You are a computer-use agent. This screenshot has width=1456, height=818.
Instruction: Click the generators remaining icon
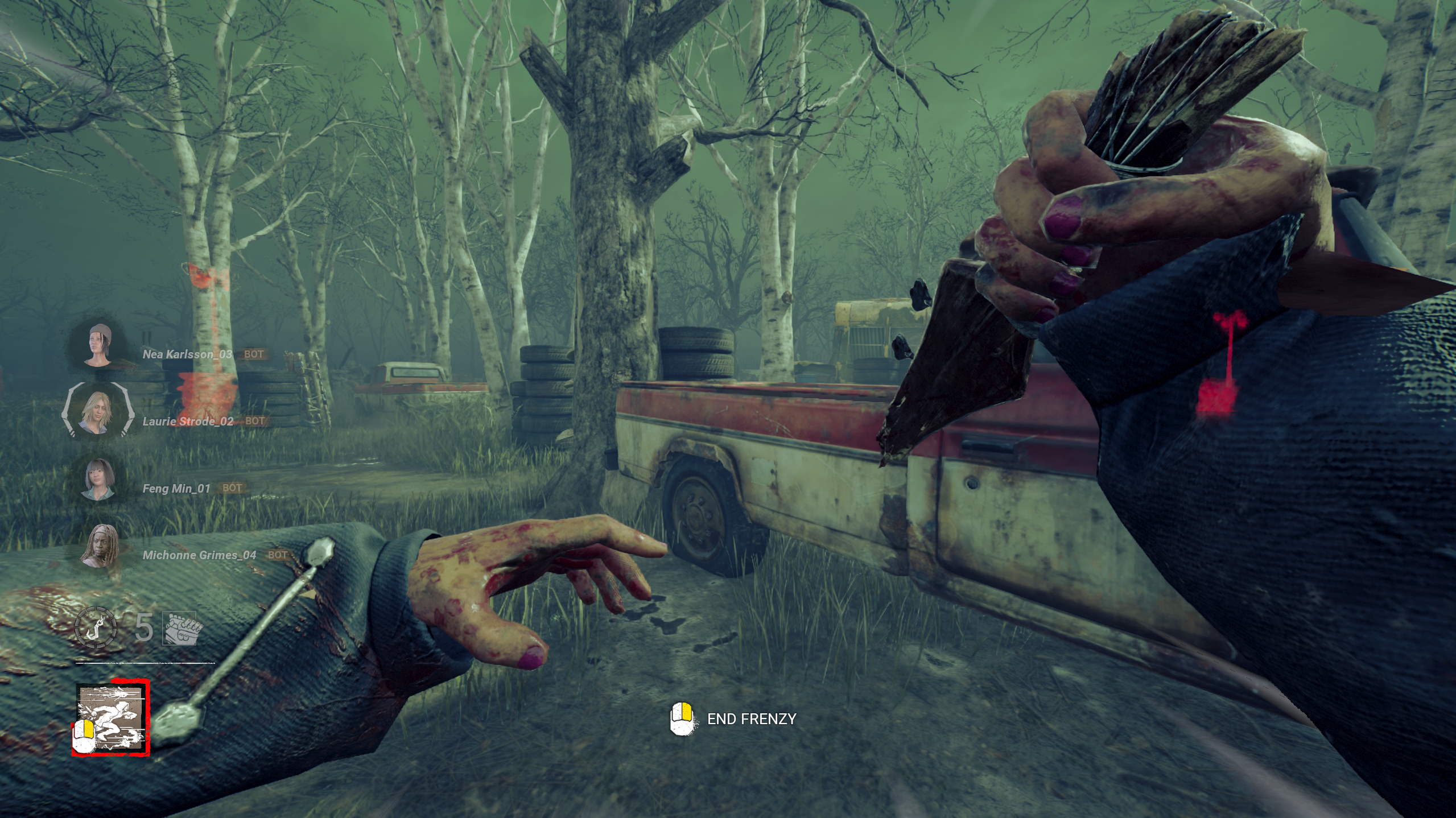tap(180, 629)
